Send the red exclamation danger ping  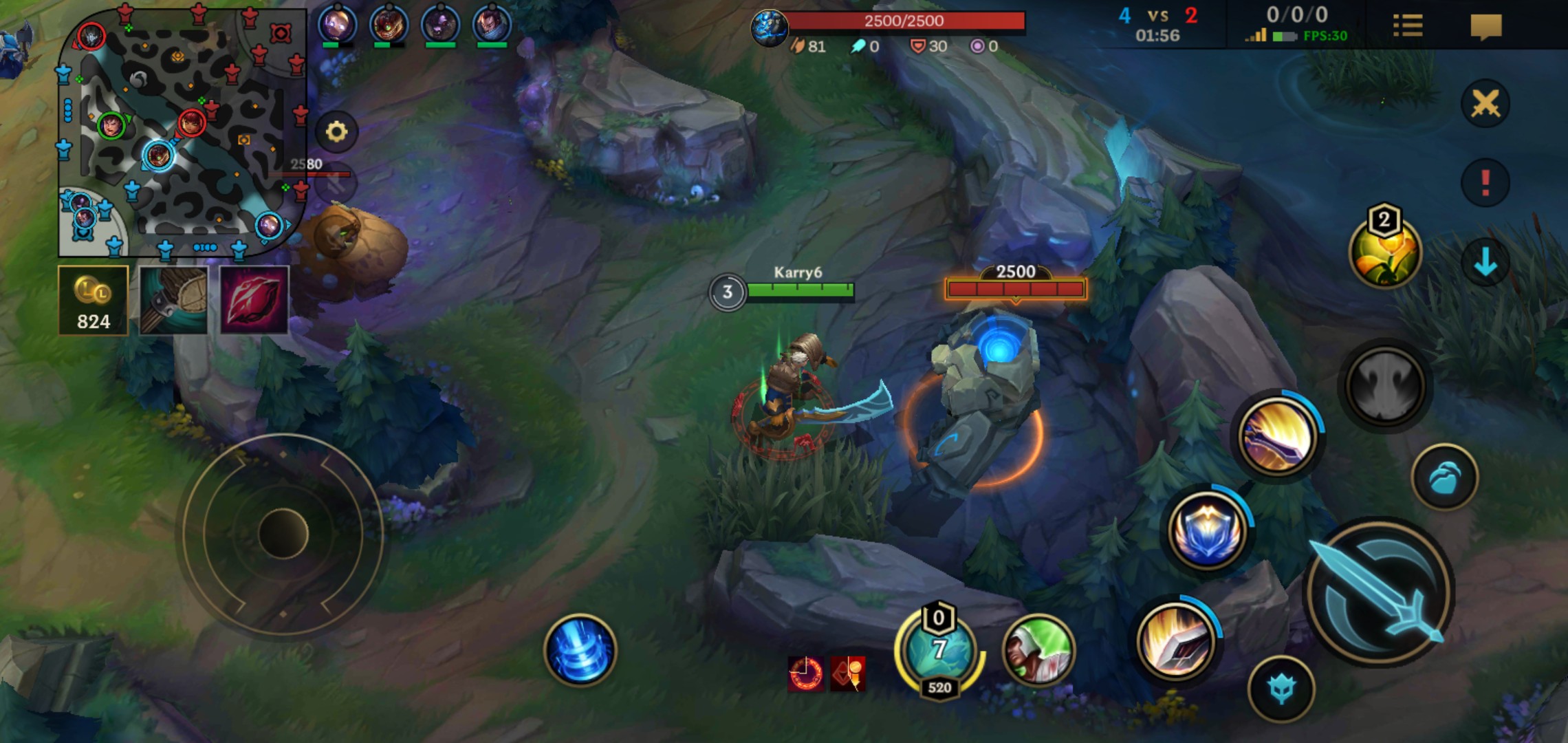click(1485, 183)
